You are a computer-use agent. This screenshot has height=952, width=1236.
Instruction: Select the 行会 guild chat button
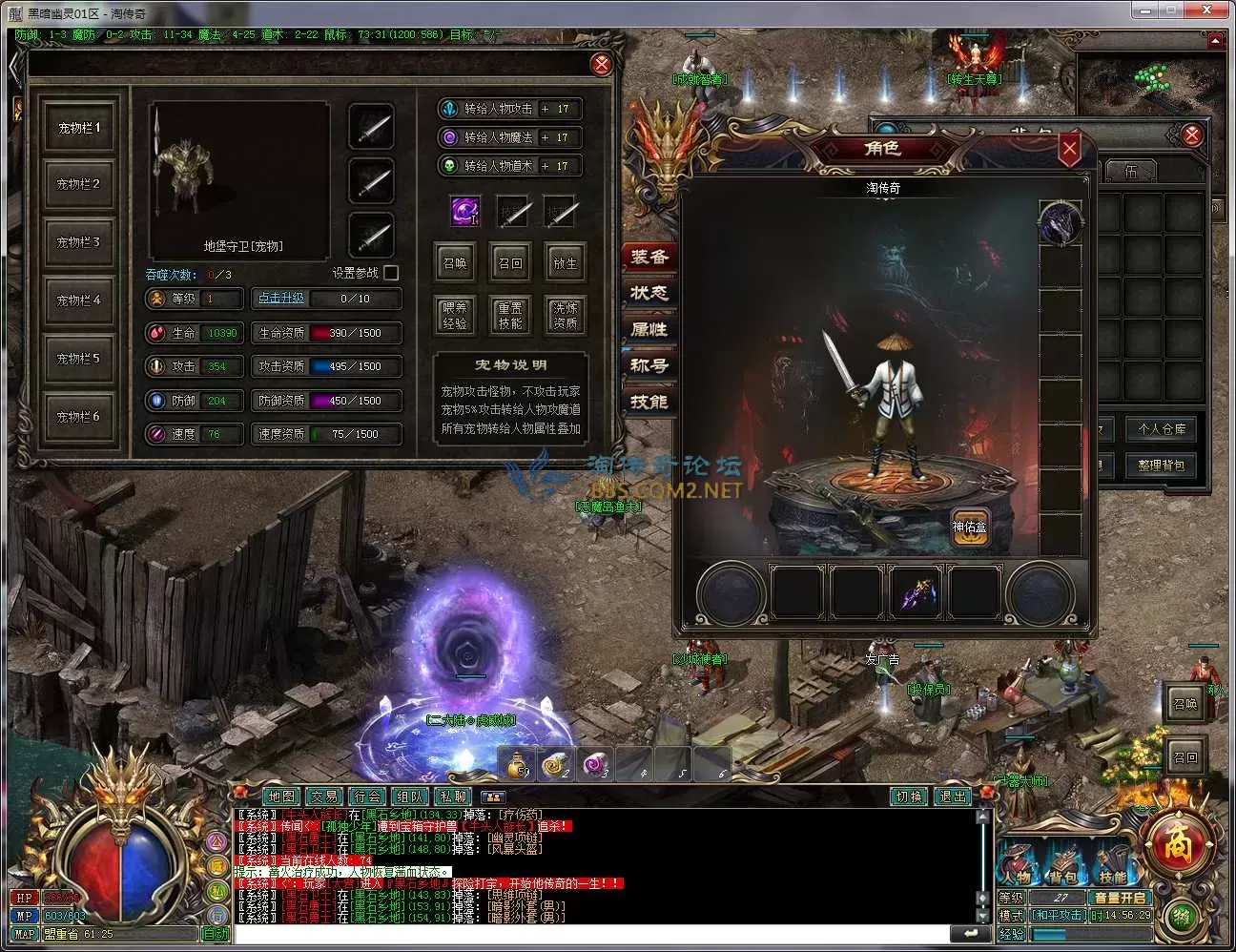[367, 797]
